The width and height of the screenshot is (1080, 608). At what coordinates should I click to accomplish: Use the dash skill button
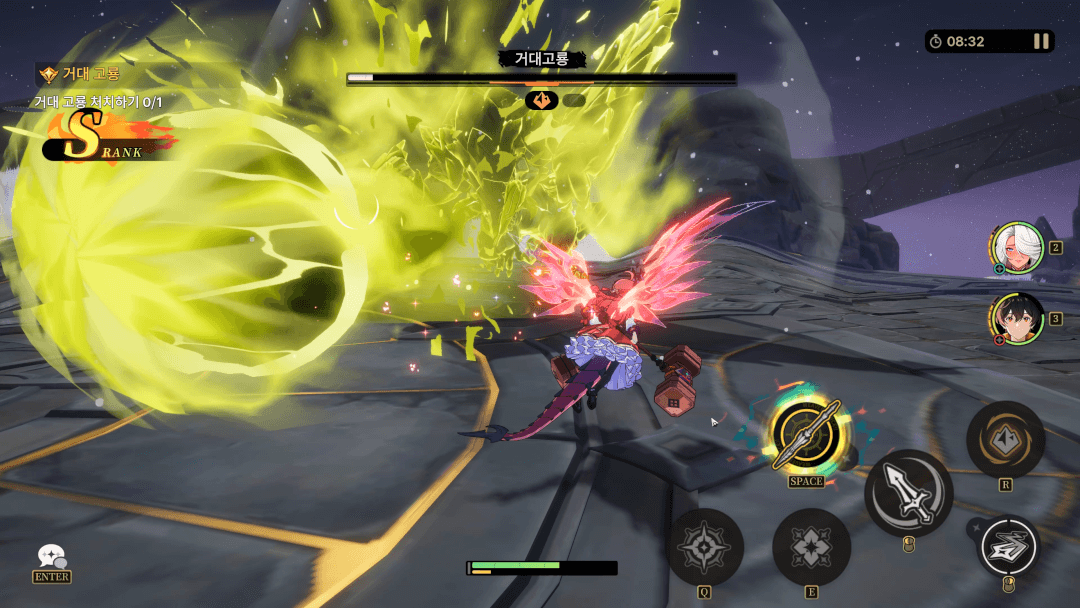1008,546
